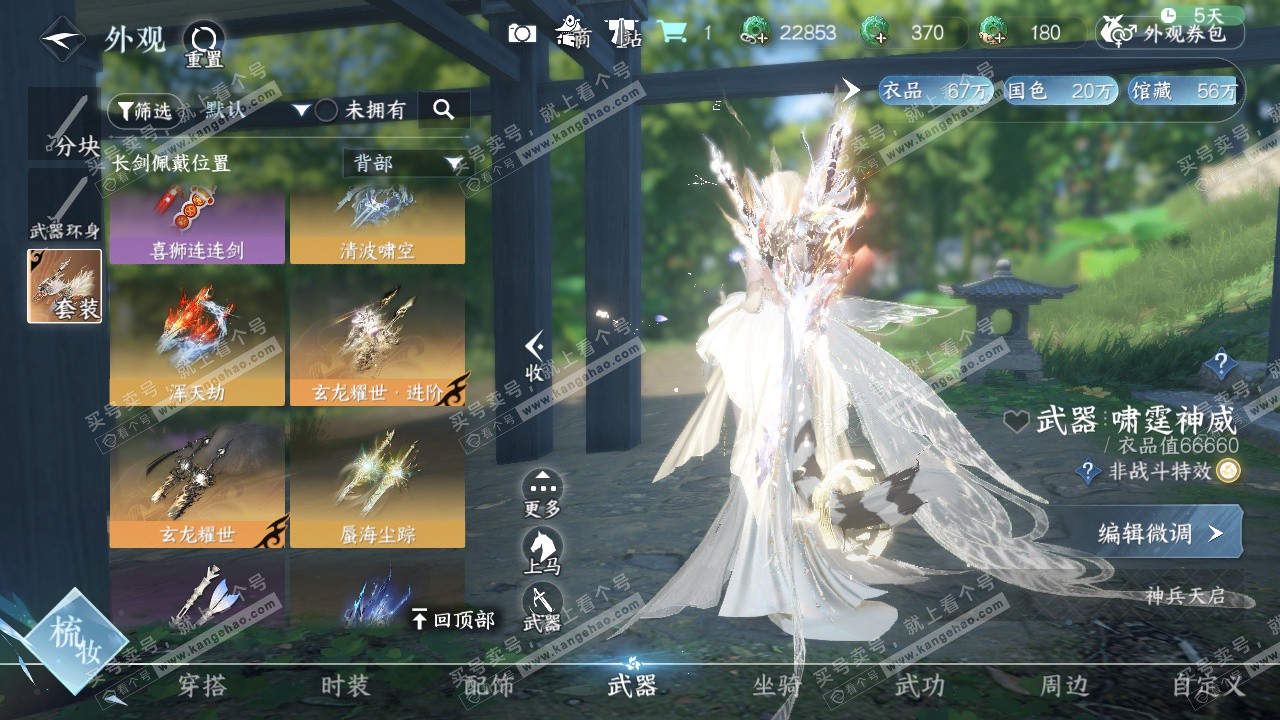Click the back arrow beside 外观
The image size is (1280, 720).
[62, 39]
